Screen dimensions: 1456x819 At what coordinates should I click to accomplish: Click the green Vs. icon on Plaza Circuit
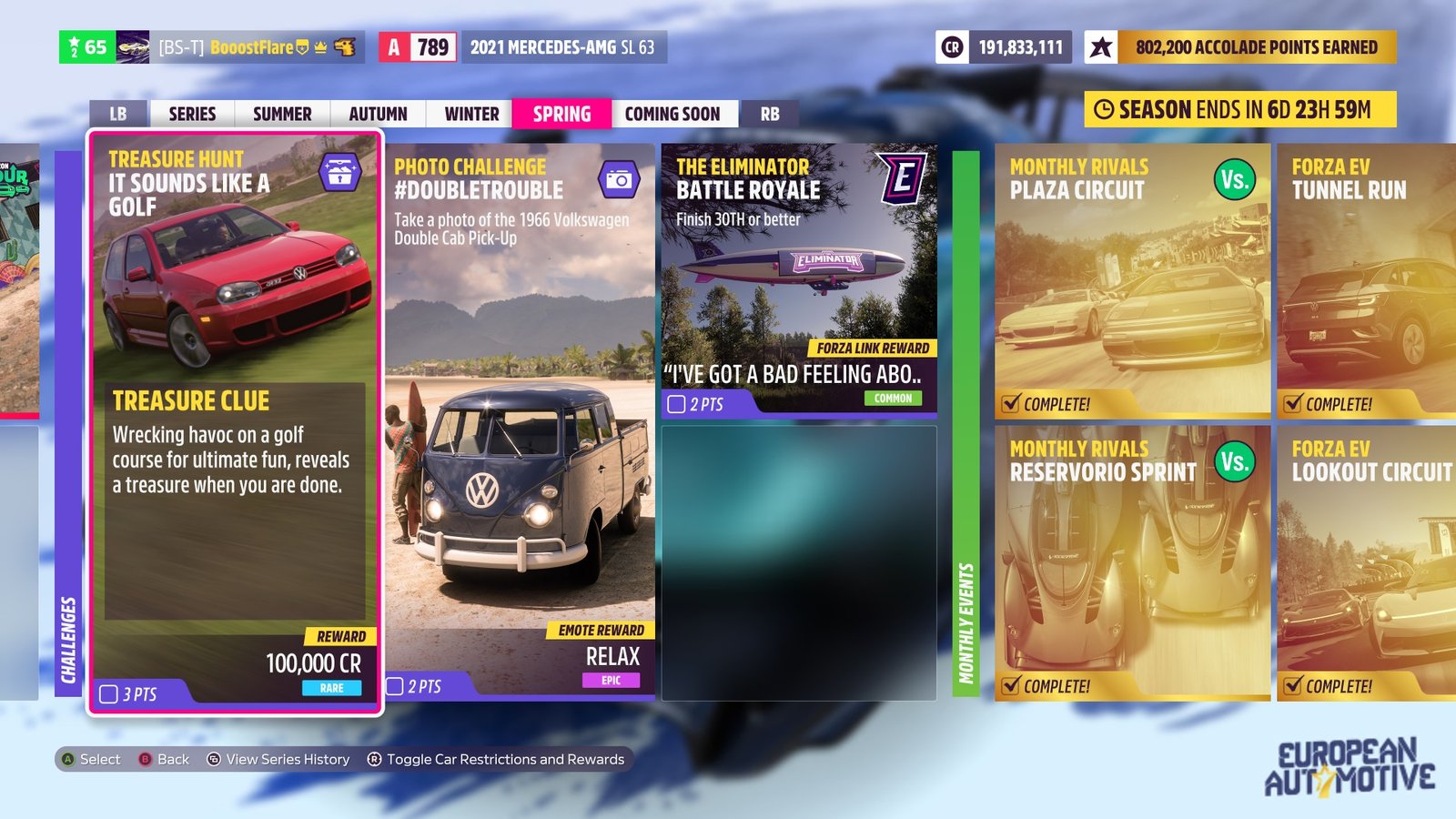click(x=1233, y=181)
